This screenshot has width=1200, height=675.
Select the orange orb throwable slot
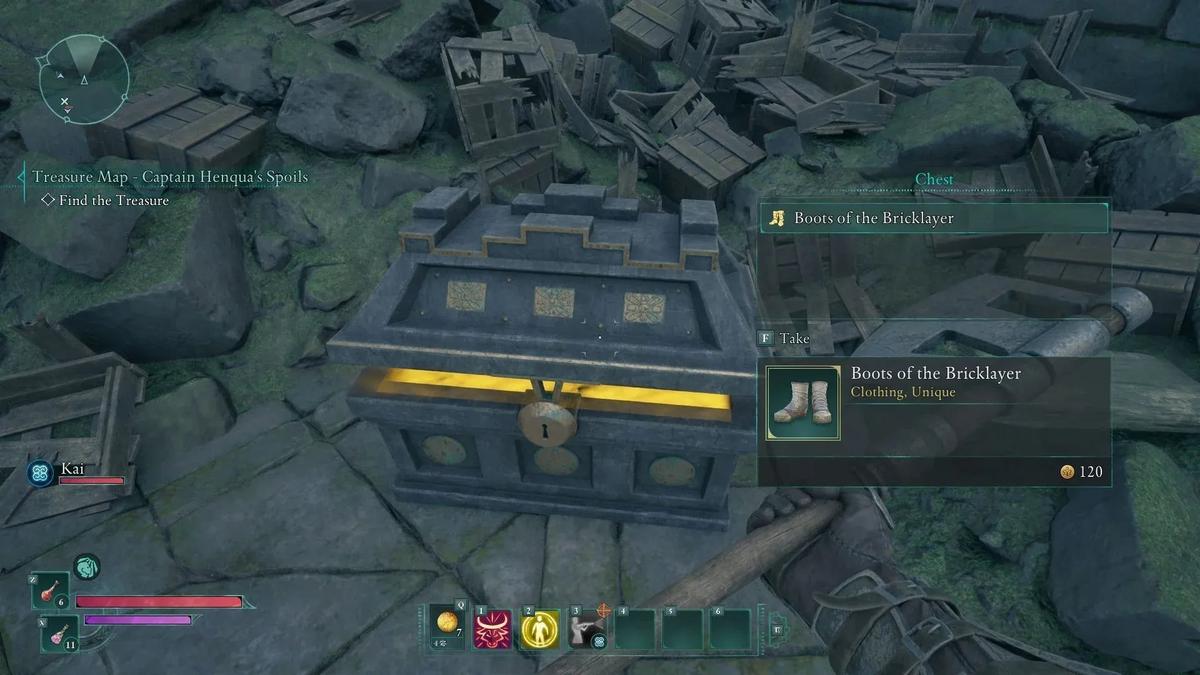[444, 627]
